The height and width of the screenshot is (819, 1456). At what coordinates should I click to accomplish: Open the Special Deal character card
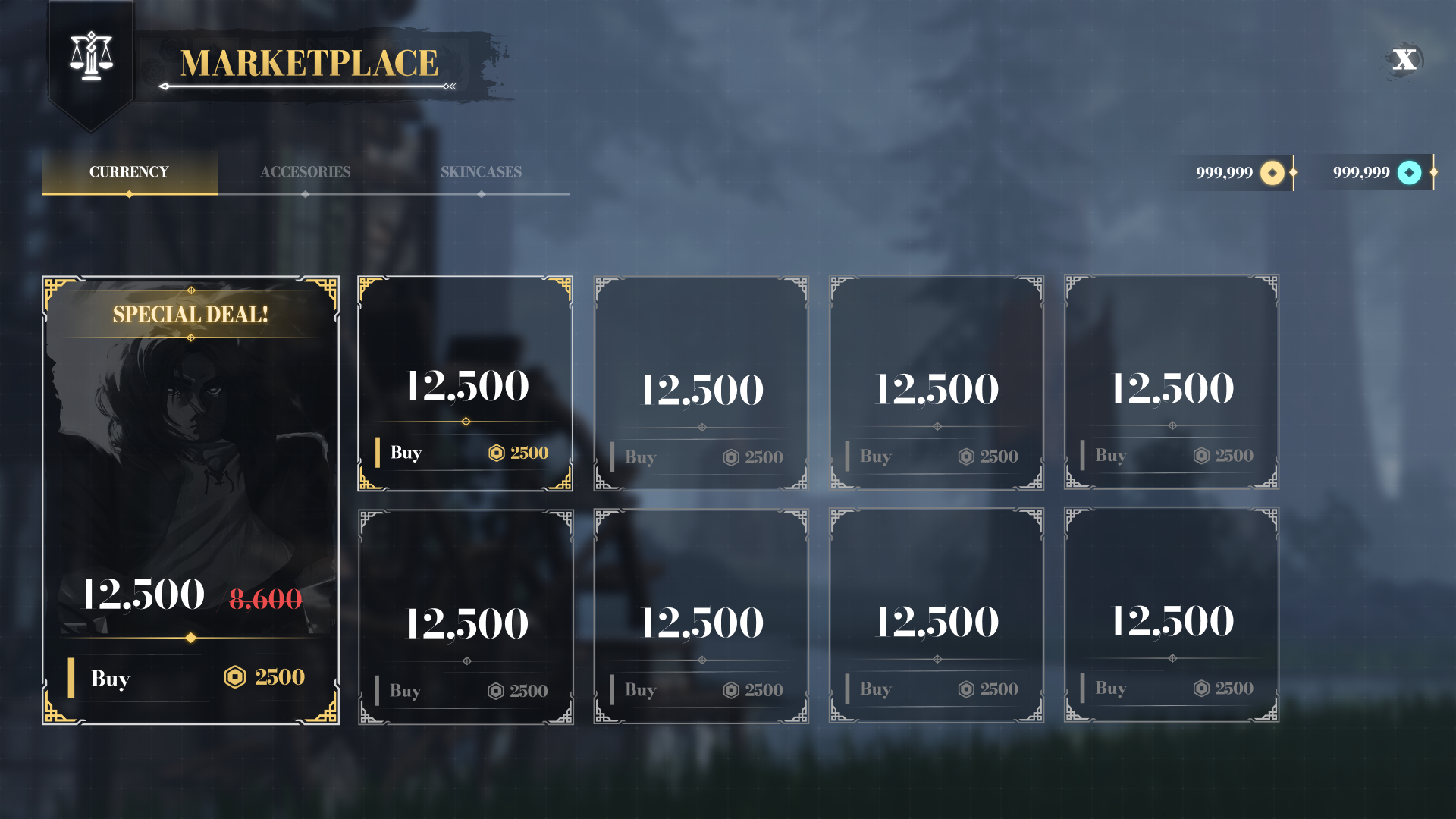pyautogui.click(x=190, y=455)
